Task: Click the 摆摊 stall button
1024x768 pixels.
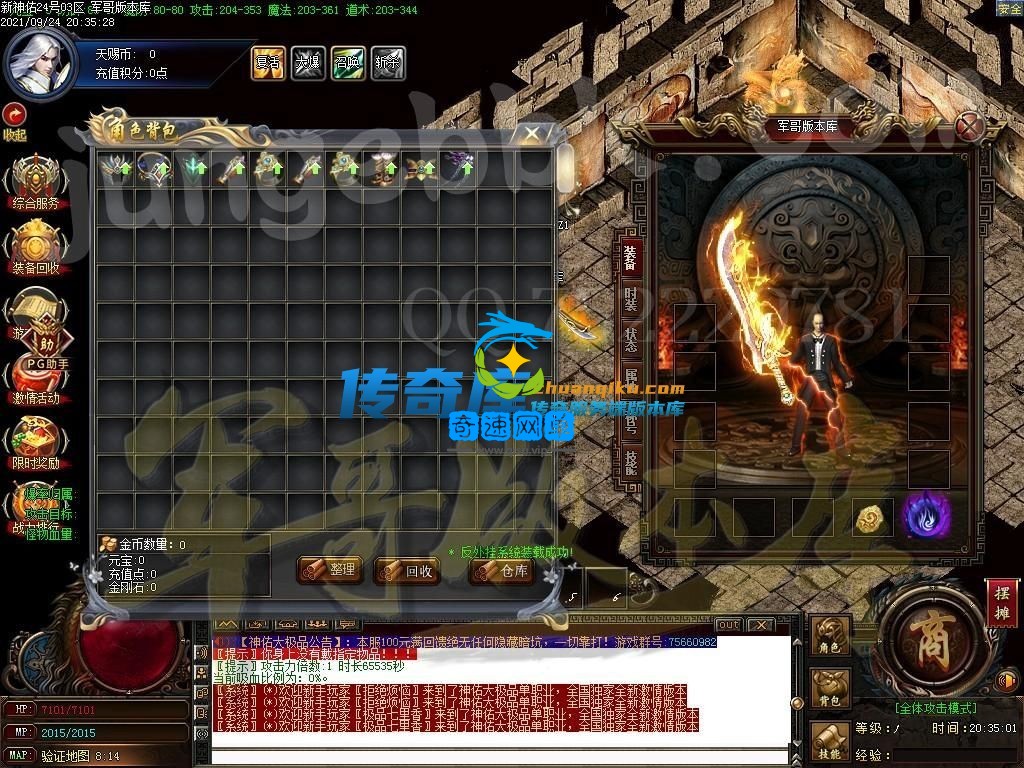Action: click(1000, 602)
